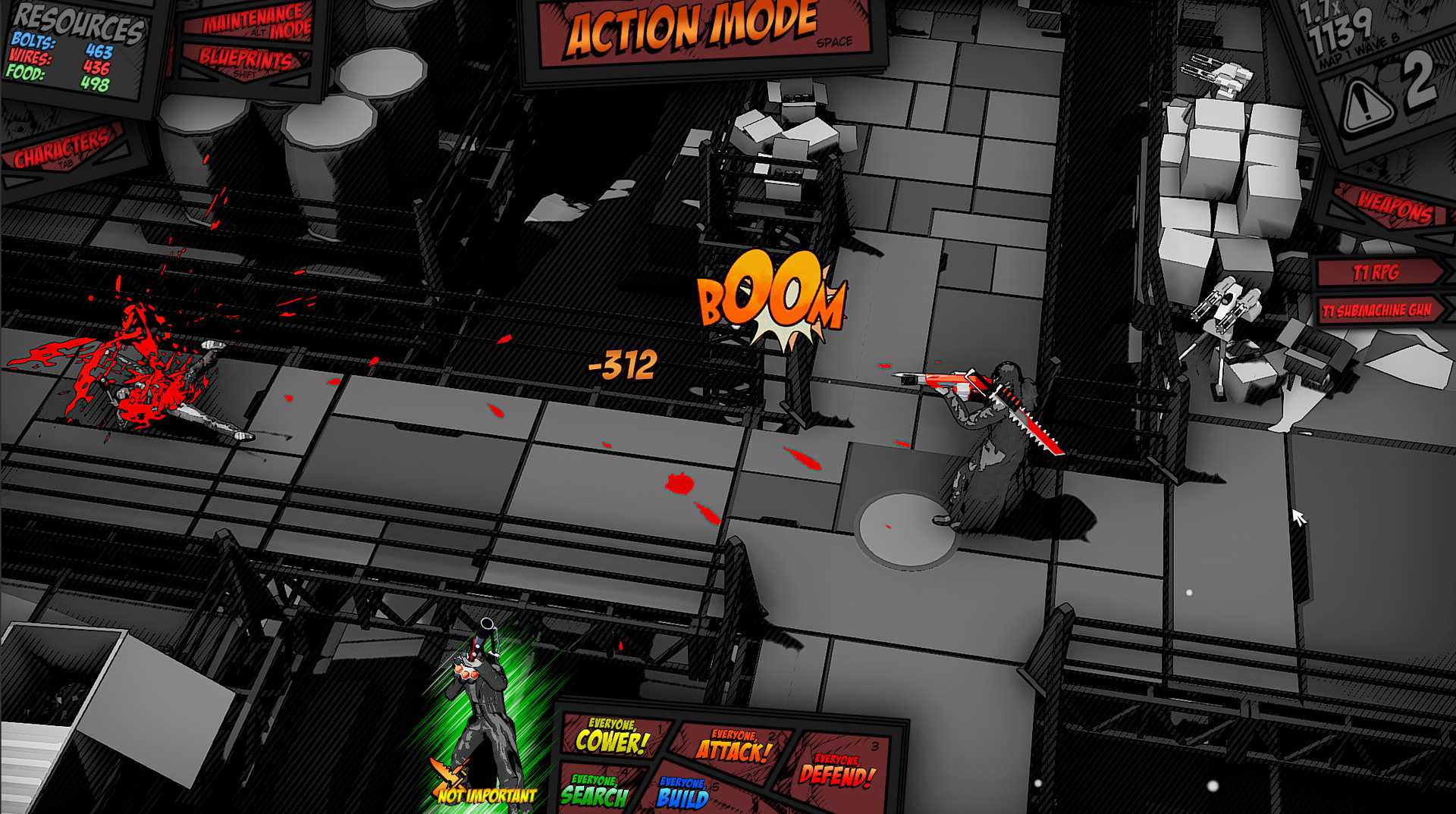The width and height of the screenshot is (1456, 814).
Task: Open the Blueprints panel
Action: pos(244,61)
